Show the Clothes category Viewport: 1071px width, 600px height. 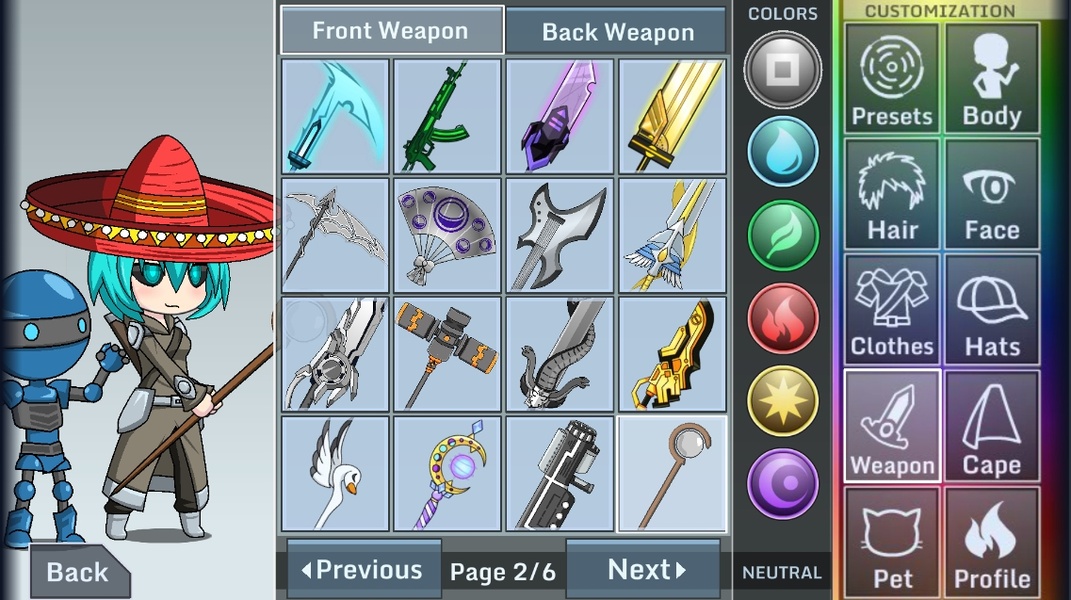(891, 310)
